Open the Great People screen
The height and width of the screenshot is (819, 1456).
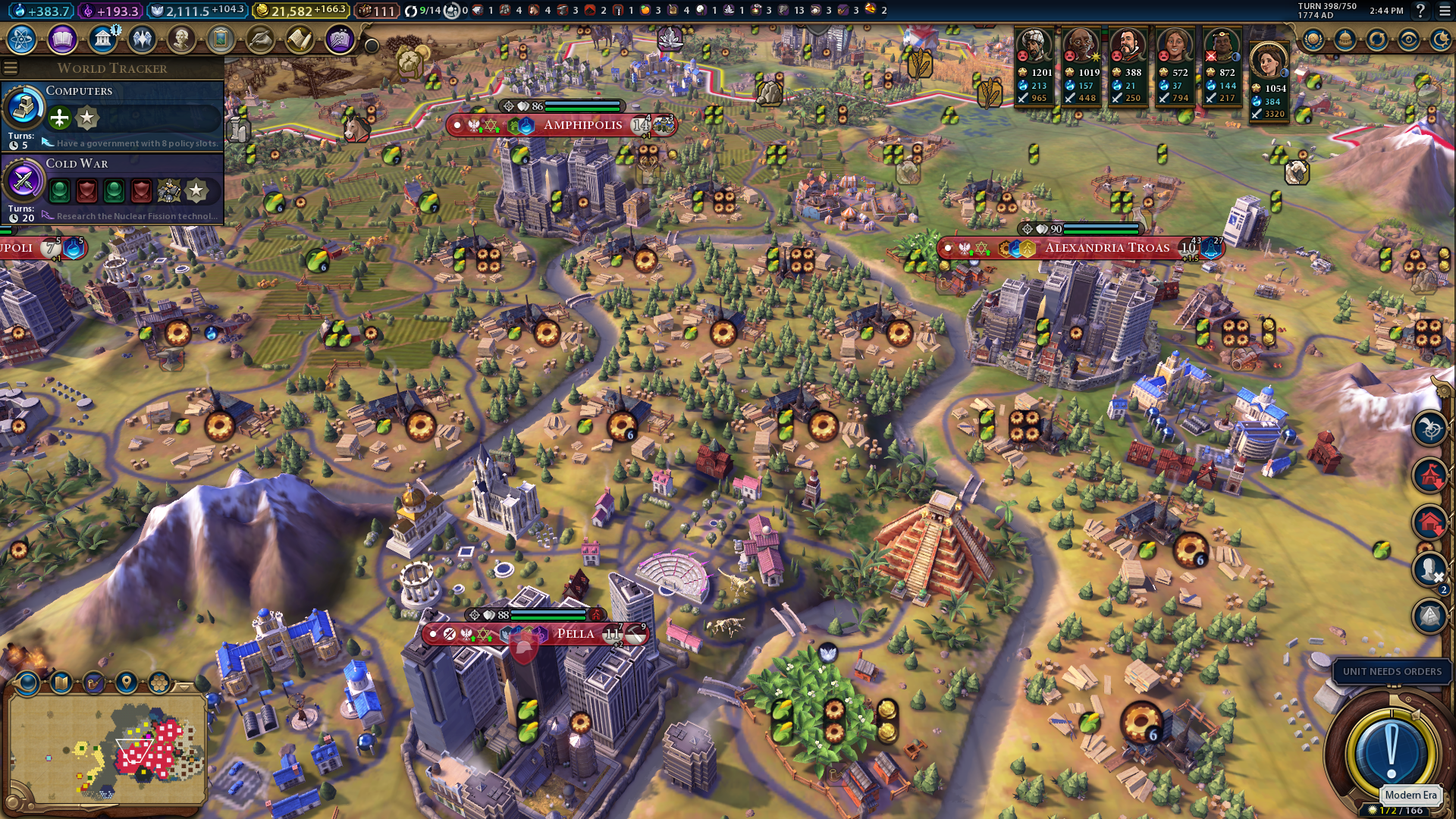[181, 39]
